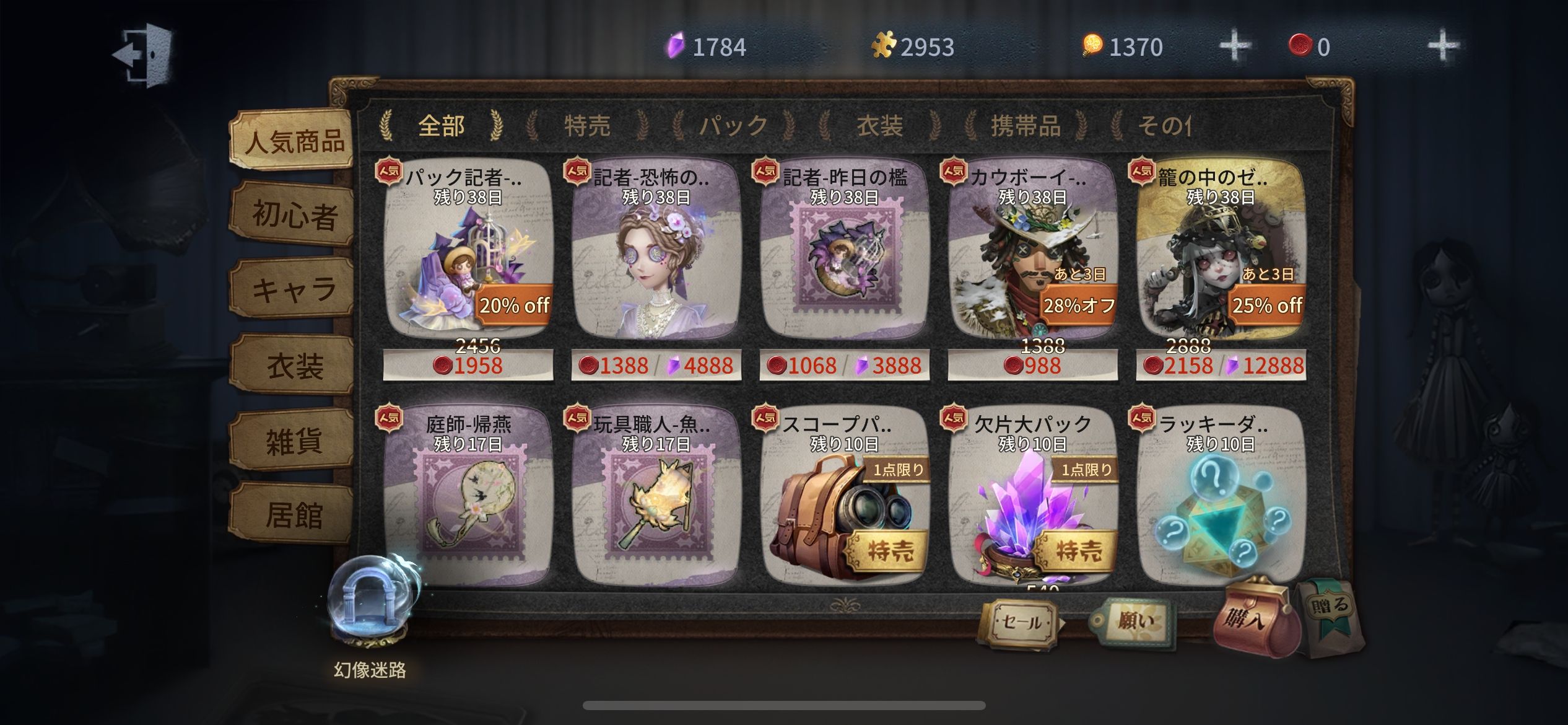This screenshot has height=725, width=1568.
Task: Open the 欠片大パック crystal pack
Action: click(x=1032, y=502)
